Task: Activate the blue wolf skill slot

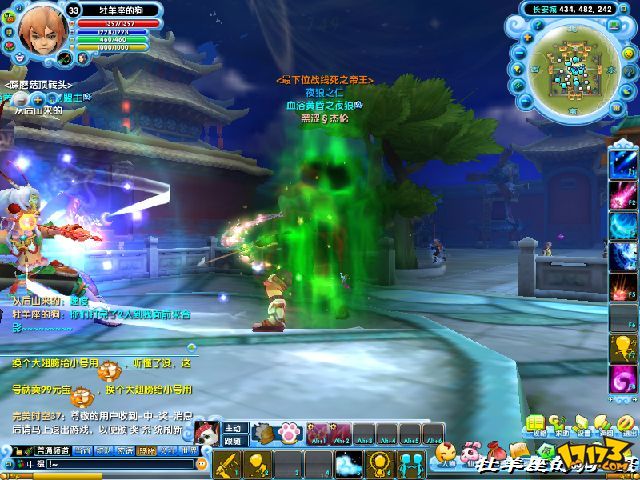Action: tap(349, 464)
